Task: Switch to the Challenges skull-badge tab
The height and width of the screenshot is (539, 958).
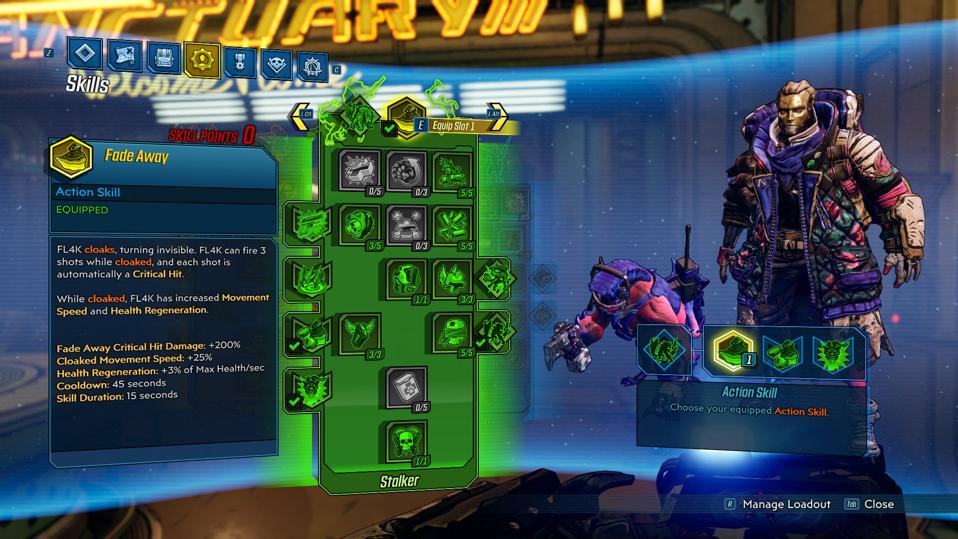Action: pos(276,63)
